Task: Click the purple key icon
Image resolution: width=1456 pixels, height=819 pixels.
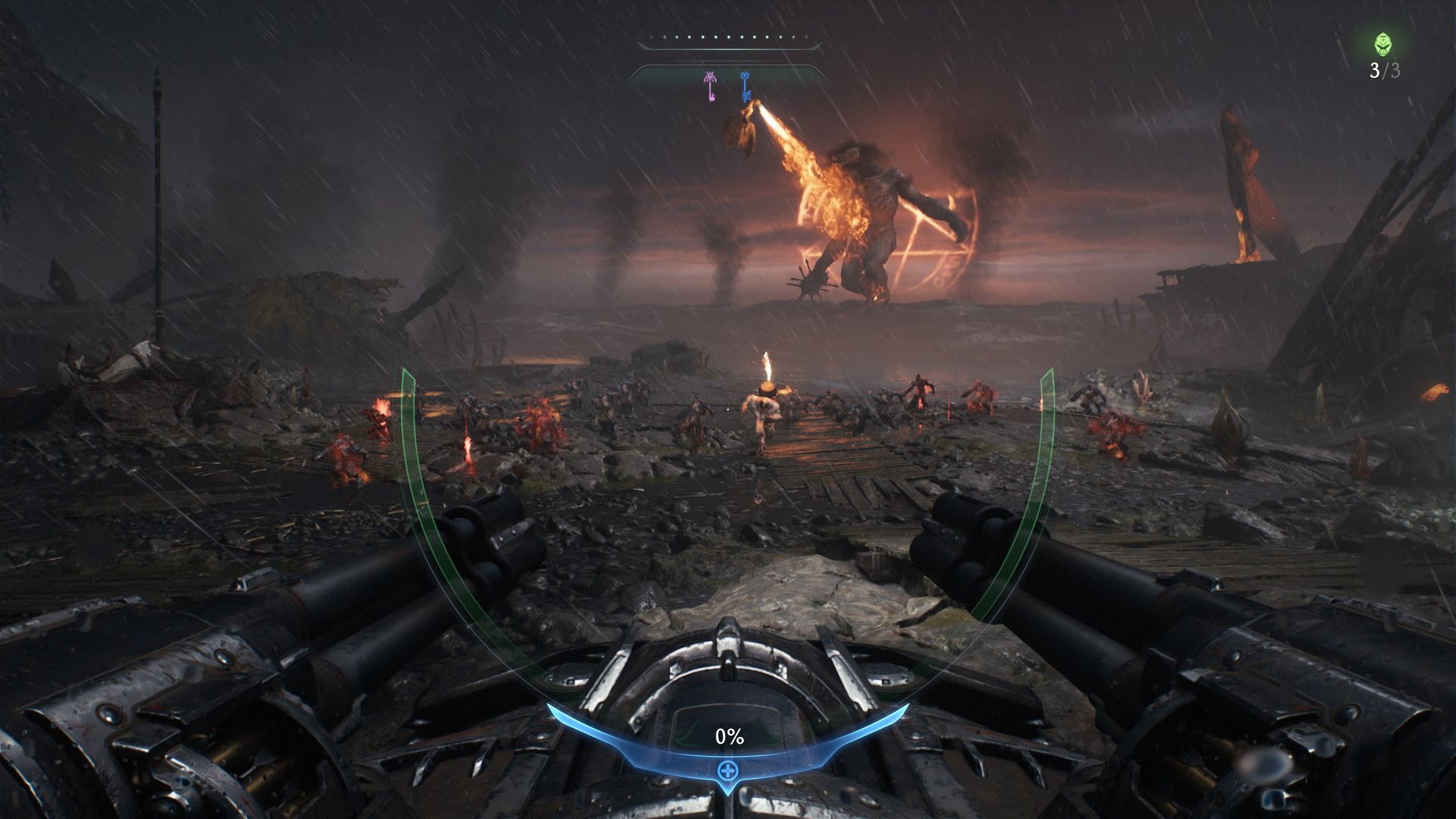Action: [x=711, y=86]
